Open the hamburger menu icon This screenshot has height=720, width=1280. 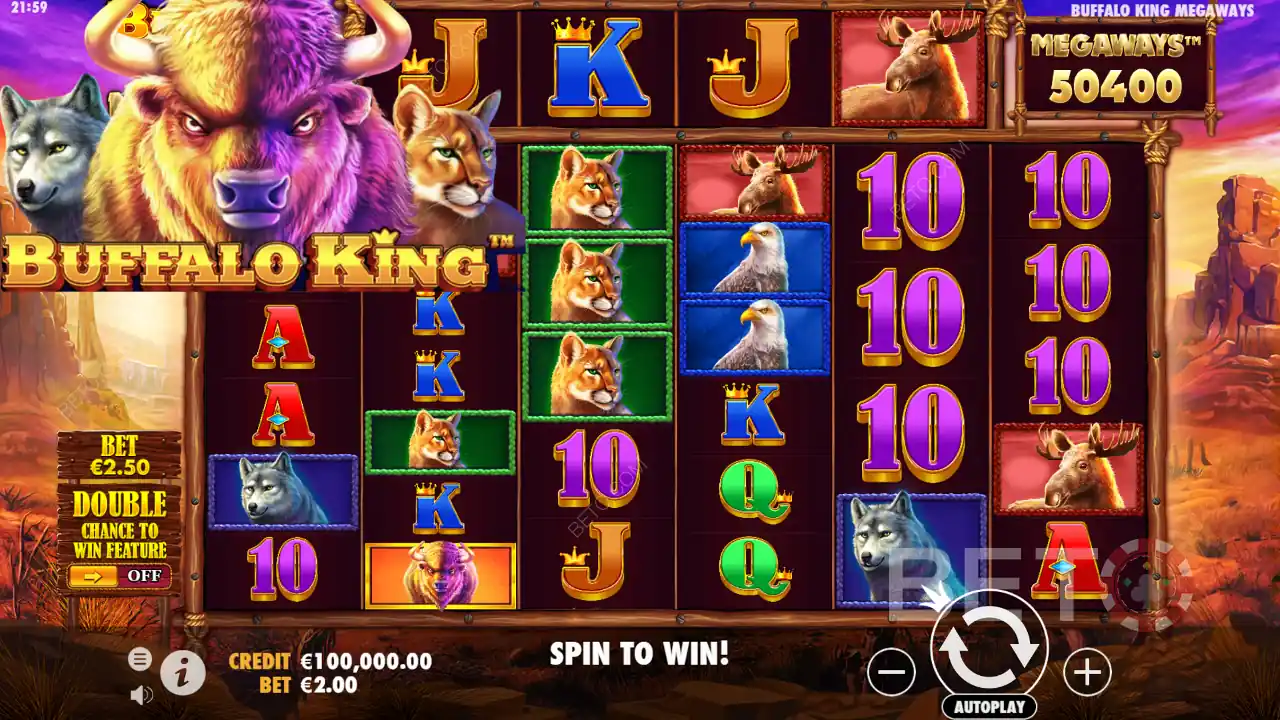pos(140,658)
